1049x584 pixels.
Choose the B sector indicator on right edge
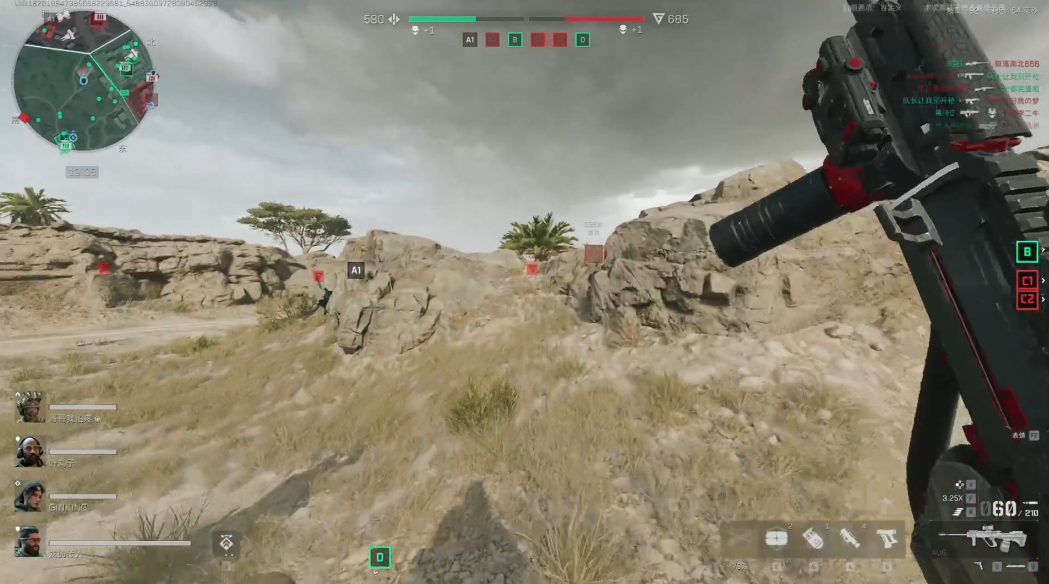point(1026,252)
